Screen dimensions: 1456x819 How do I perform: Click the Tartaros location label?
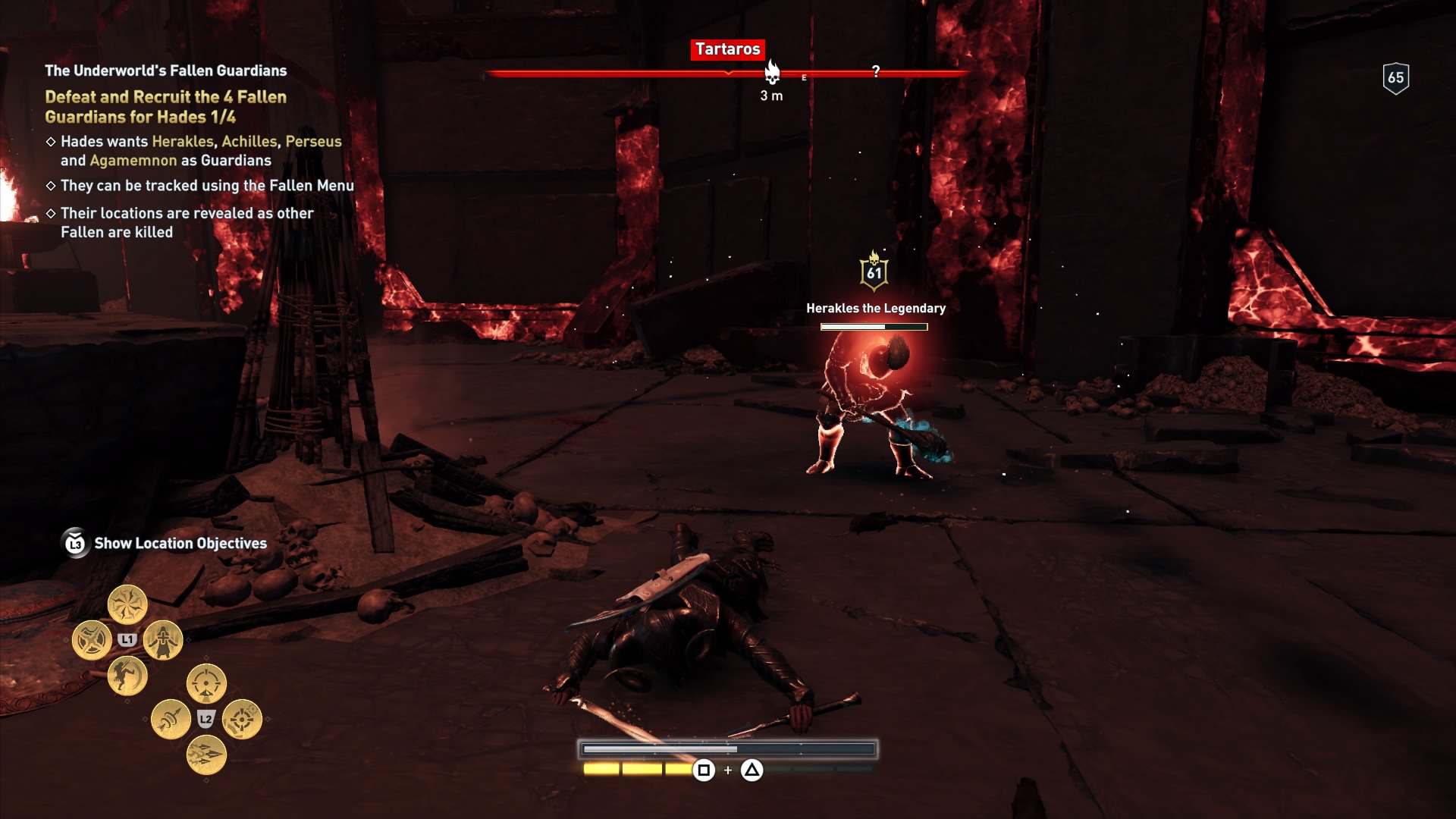point(727,50)
